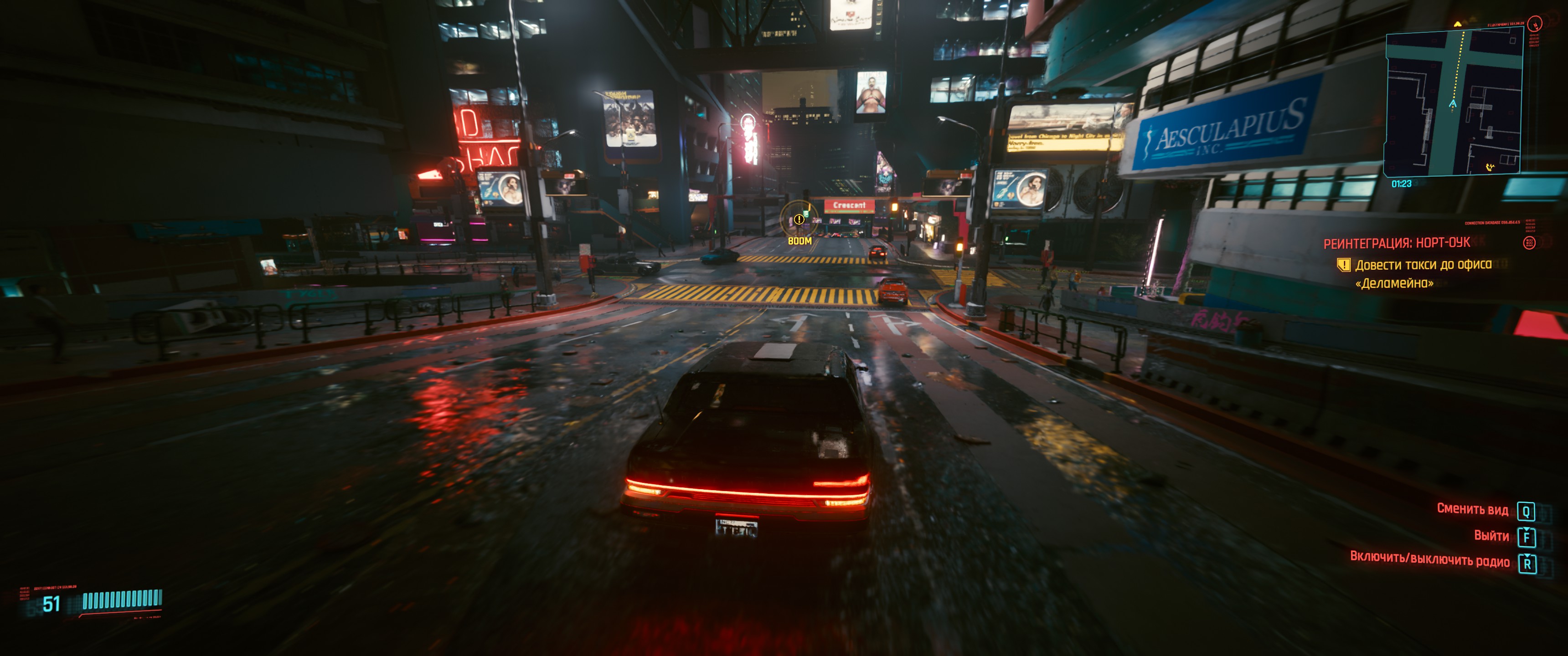The image size is (1568, 656).
Task: Select the yellow 800M objective waypoint marker
Action: click(799, 220)
